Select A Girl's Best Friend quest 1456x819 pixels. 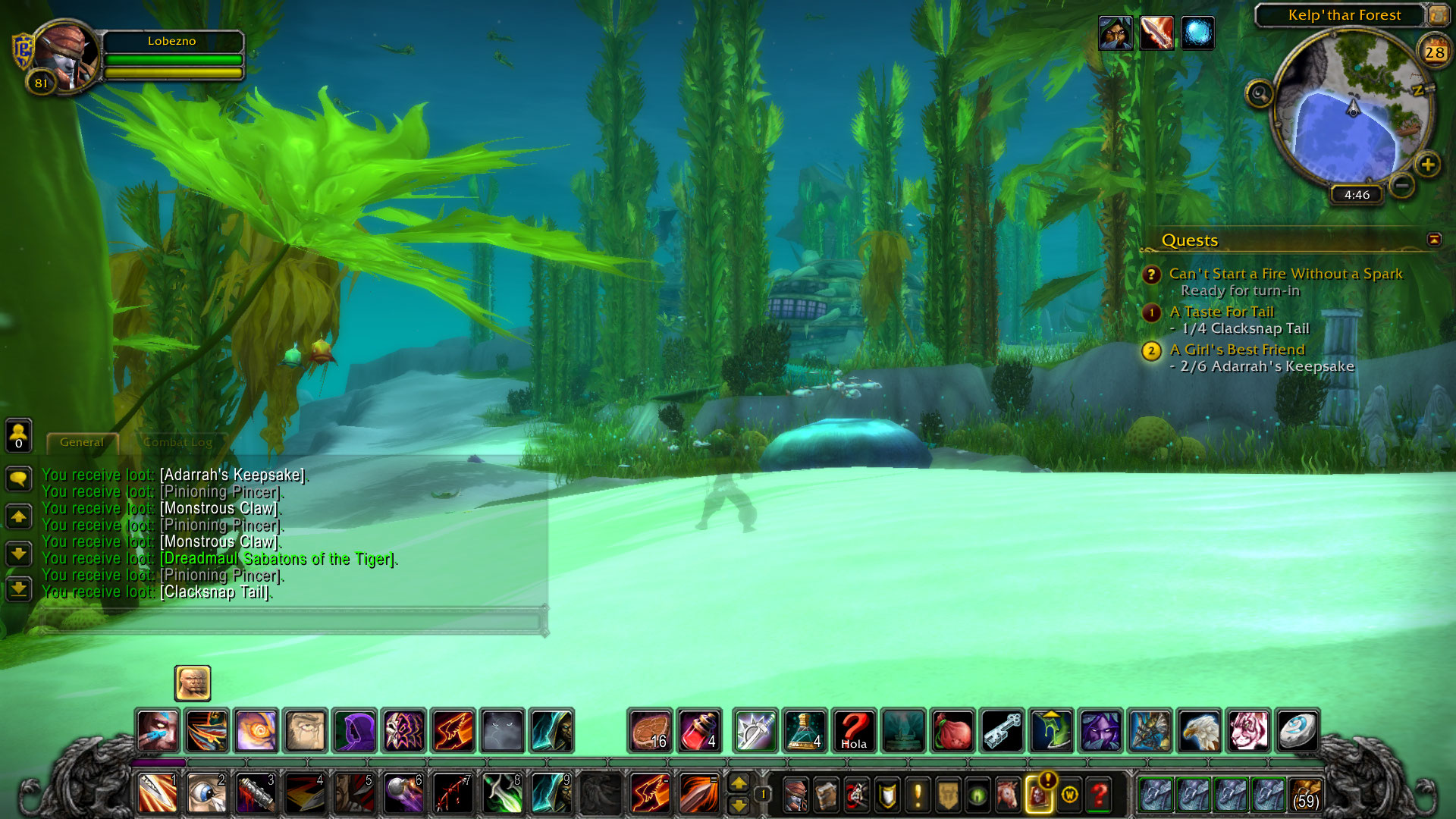[x=1237, y=350]
